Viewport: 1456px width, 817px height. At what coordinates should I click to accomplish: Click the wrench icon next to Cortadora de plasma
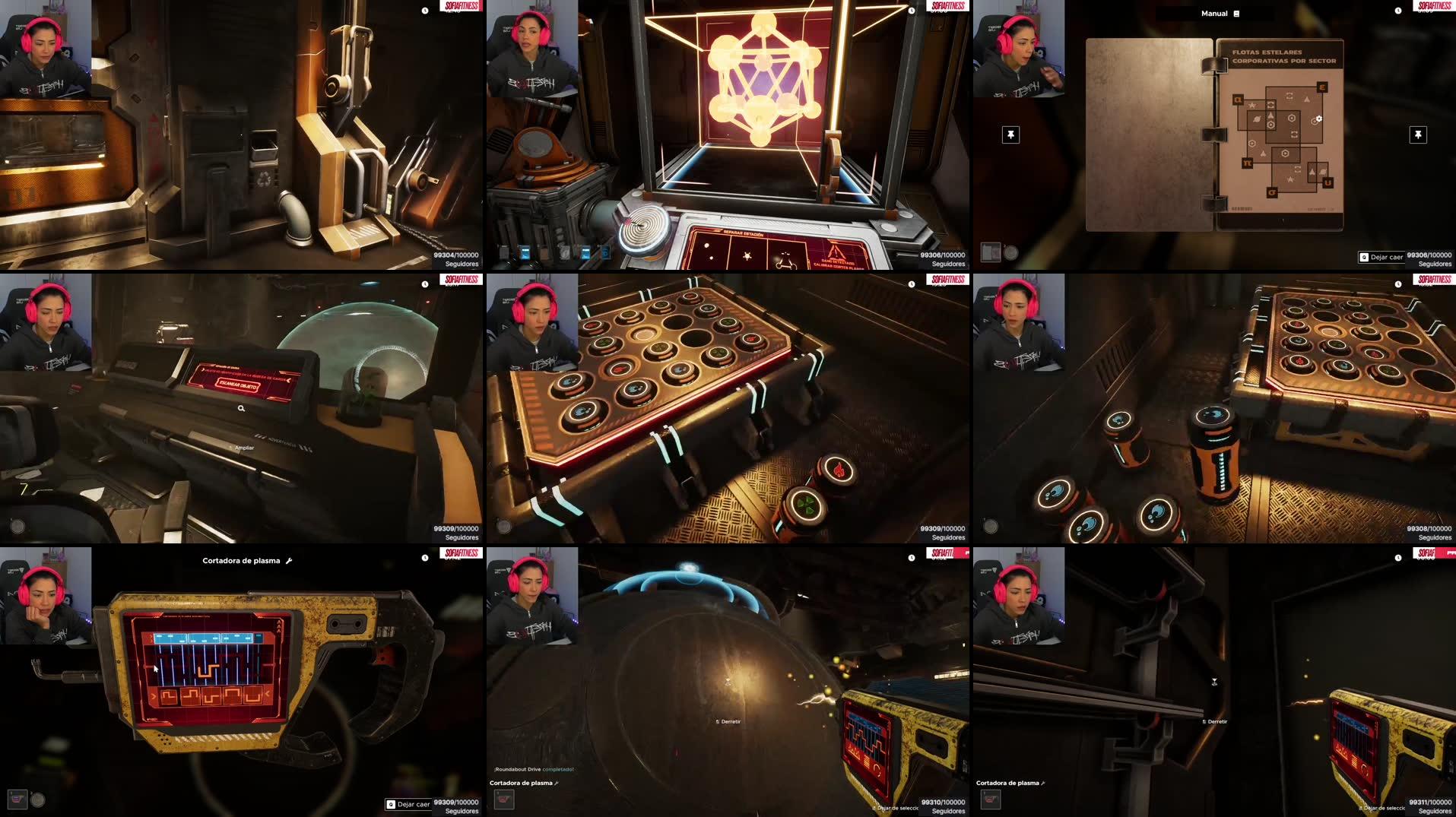point(289,560)
